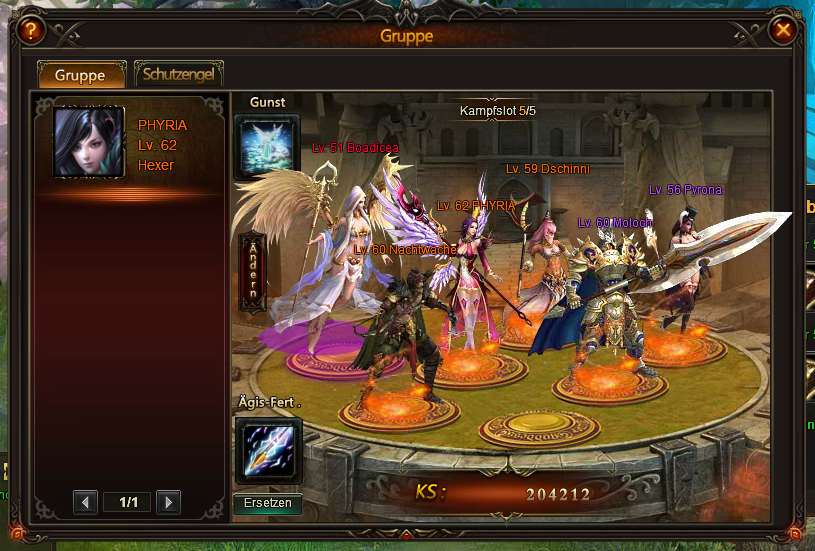This screenshot has width=815, height=551.
Task: Select the Gruppe tab
Action: coord(81,75)
